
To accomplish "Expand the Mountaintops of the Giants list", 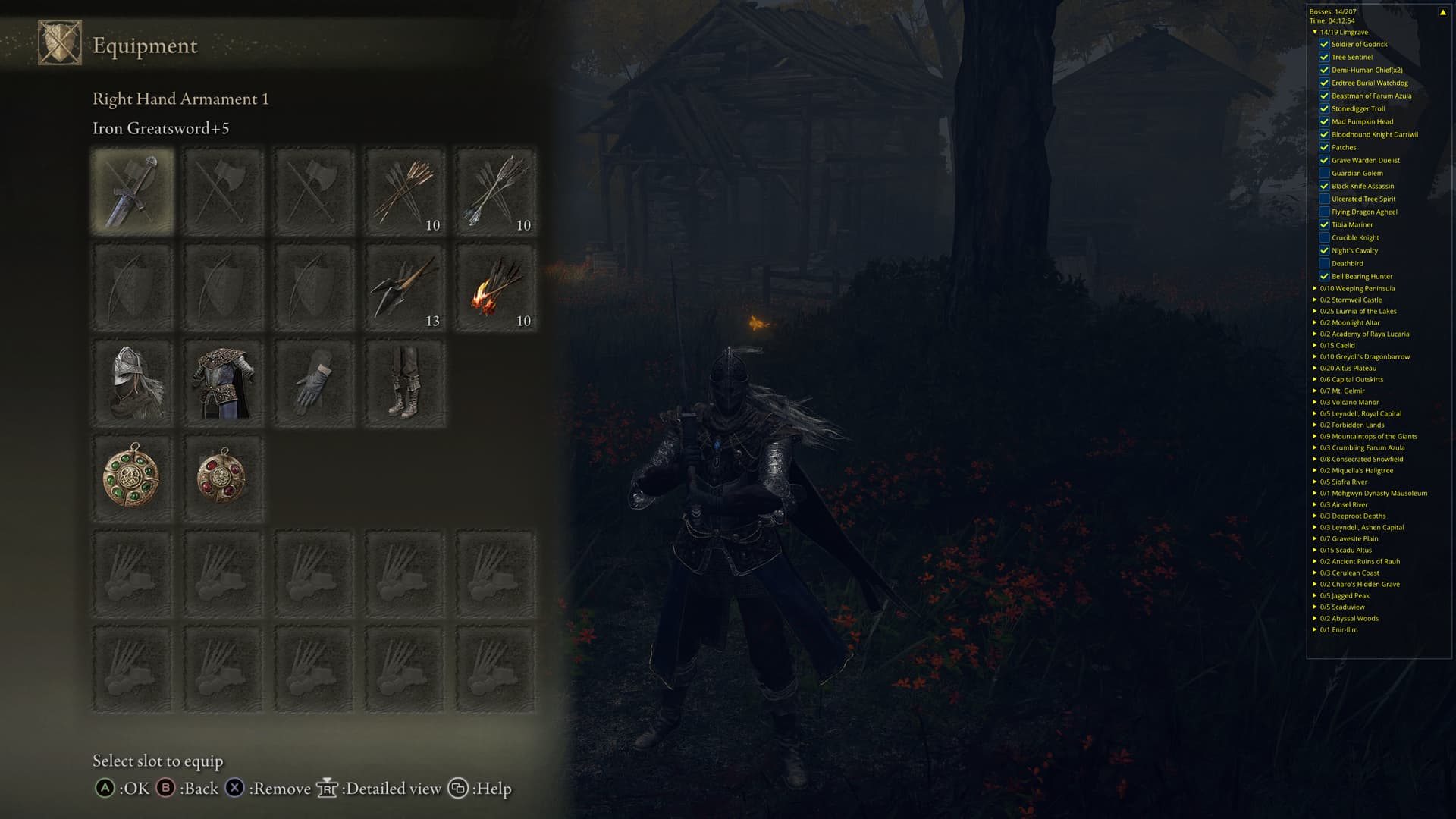I will pyautogui.click(x=1315, y=436).
